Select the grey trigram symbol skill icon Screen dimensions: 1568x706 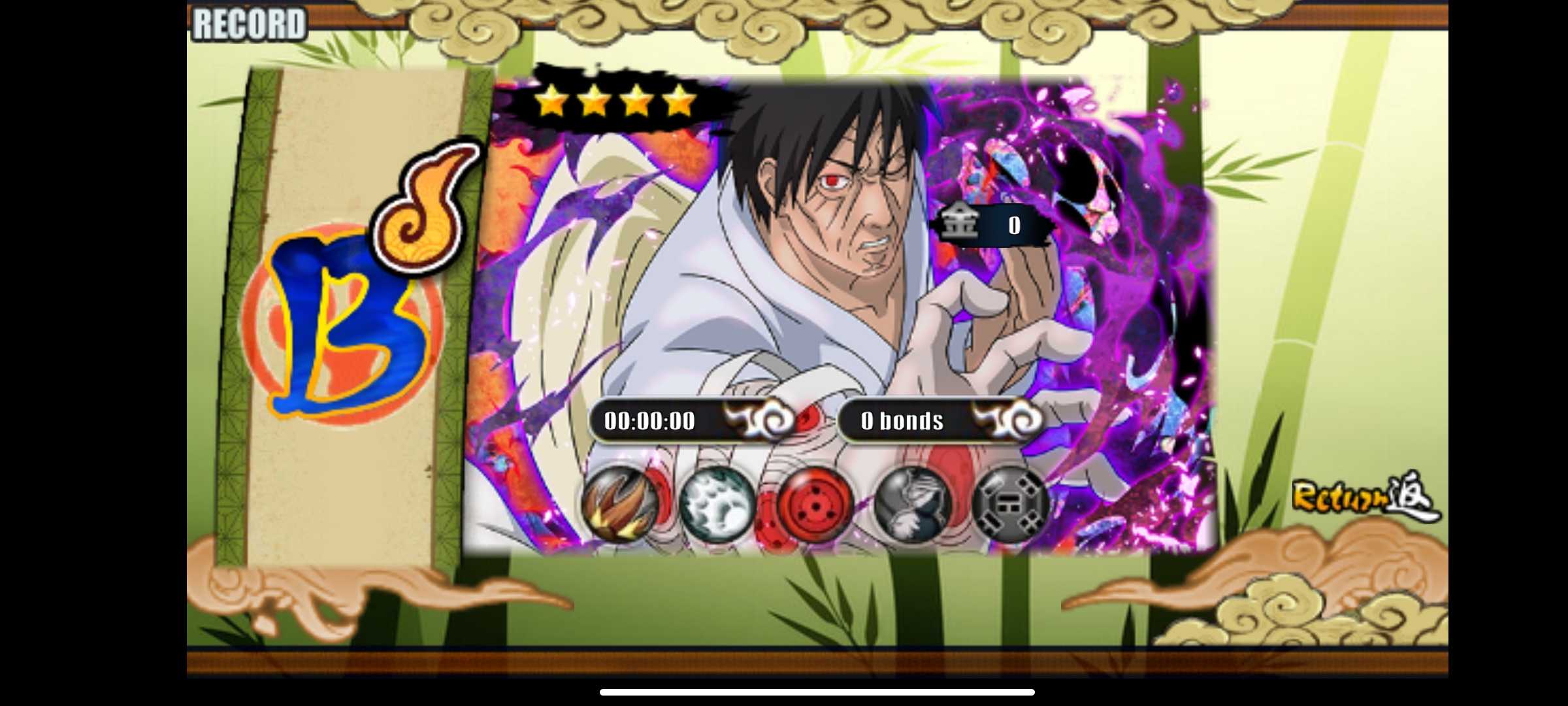pyautogui.click(x=1010, y=504)
